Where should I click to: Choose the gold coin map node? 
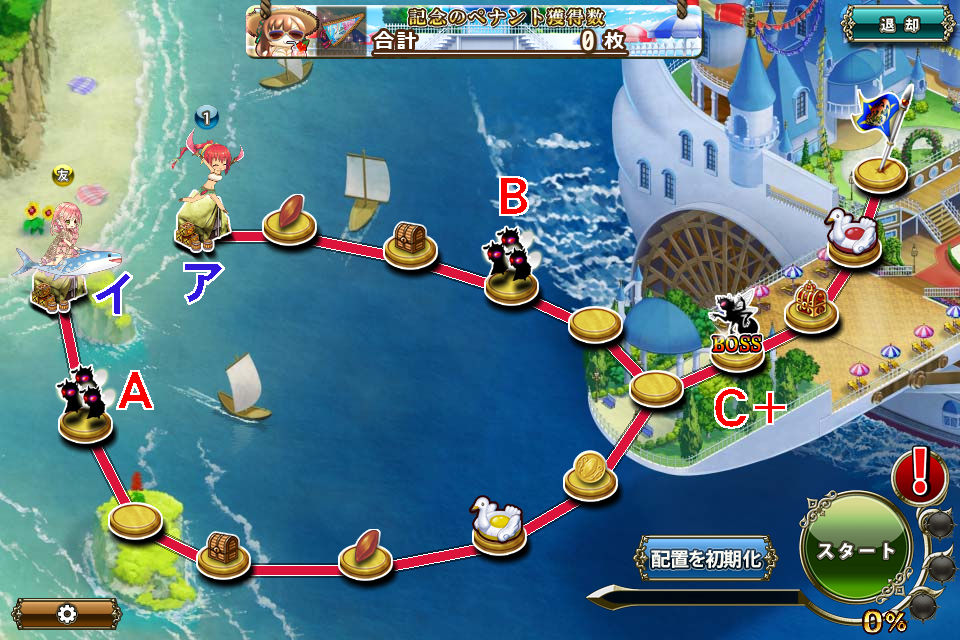(590, 475)
